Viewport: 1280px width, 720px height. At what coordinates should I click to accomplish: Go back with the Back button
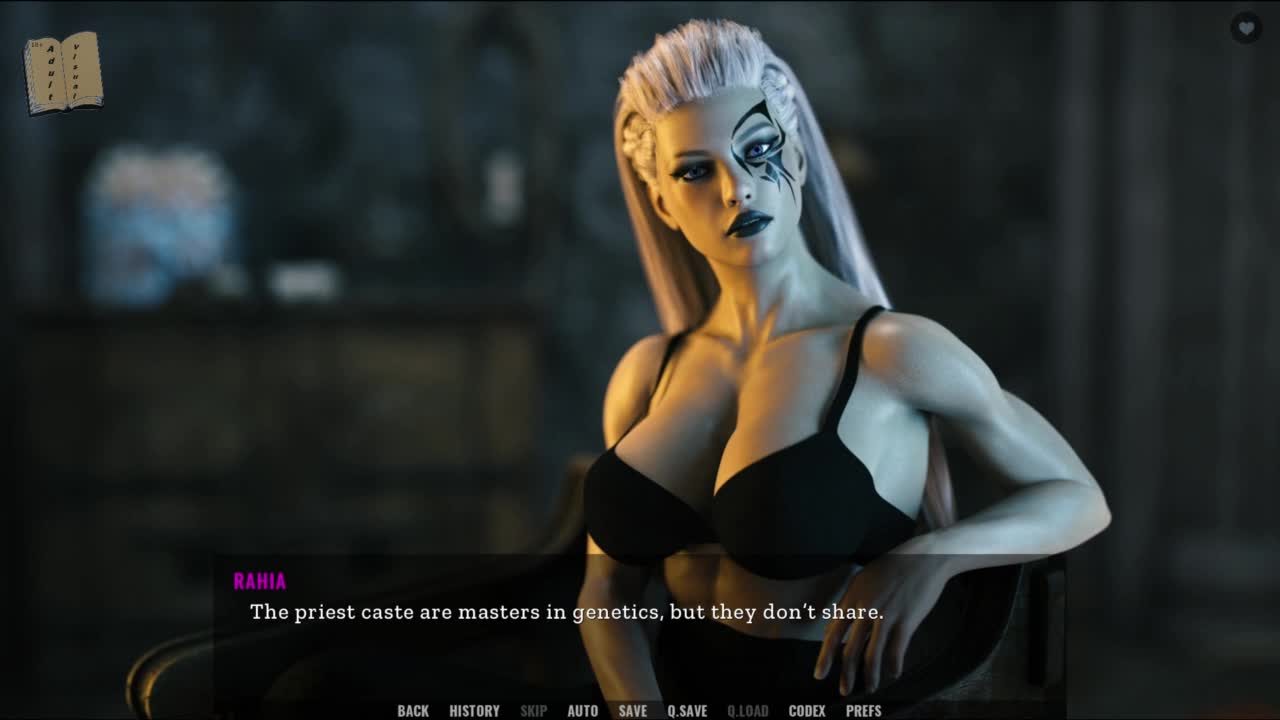pyautogui.click(x=413, y=711)
